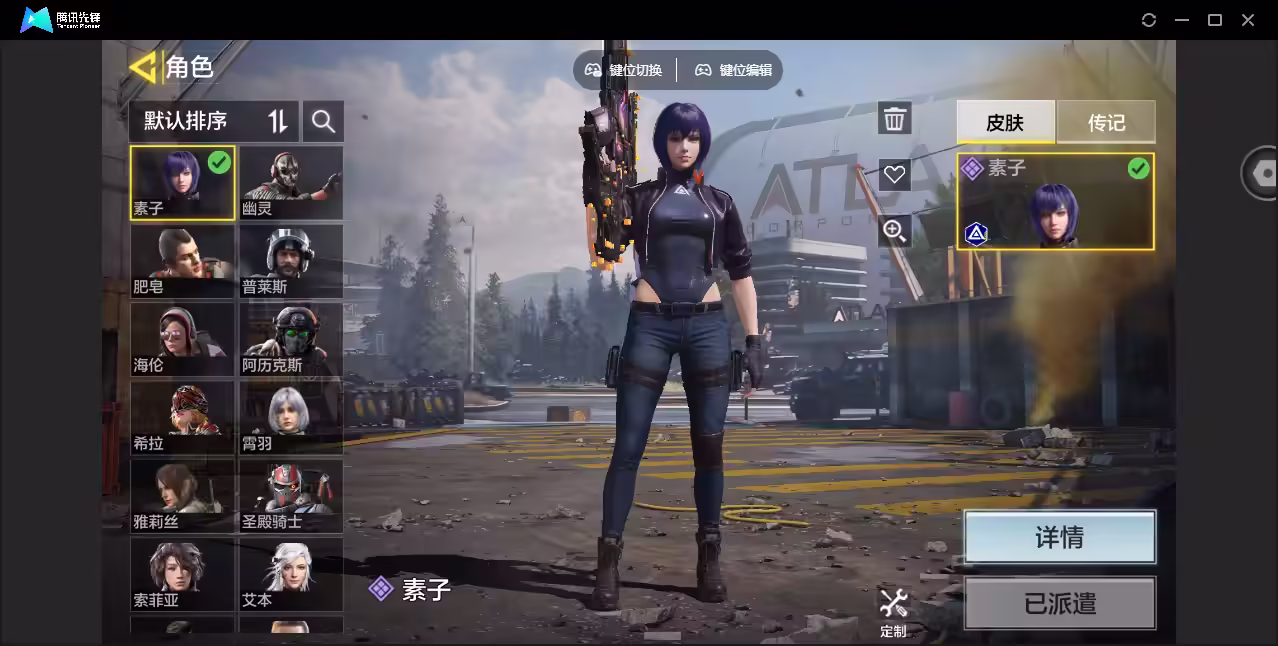
Task: Select the 阿历克斯 character tile
Action: (291, 339)
